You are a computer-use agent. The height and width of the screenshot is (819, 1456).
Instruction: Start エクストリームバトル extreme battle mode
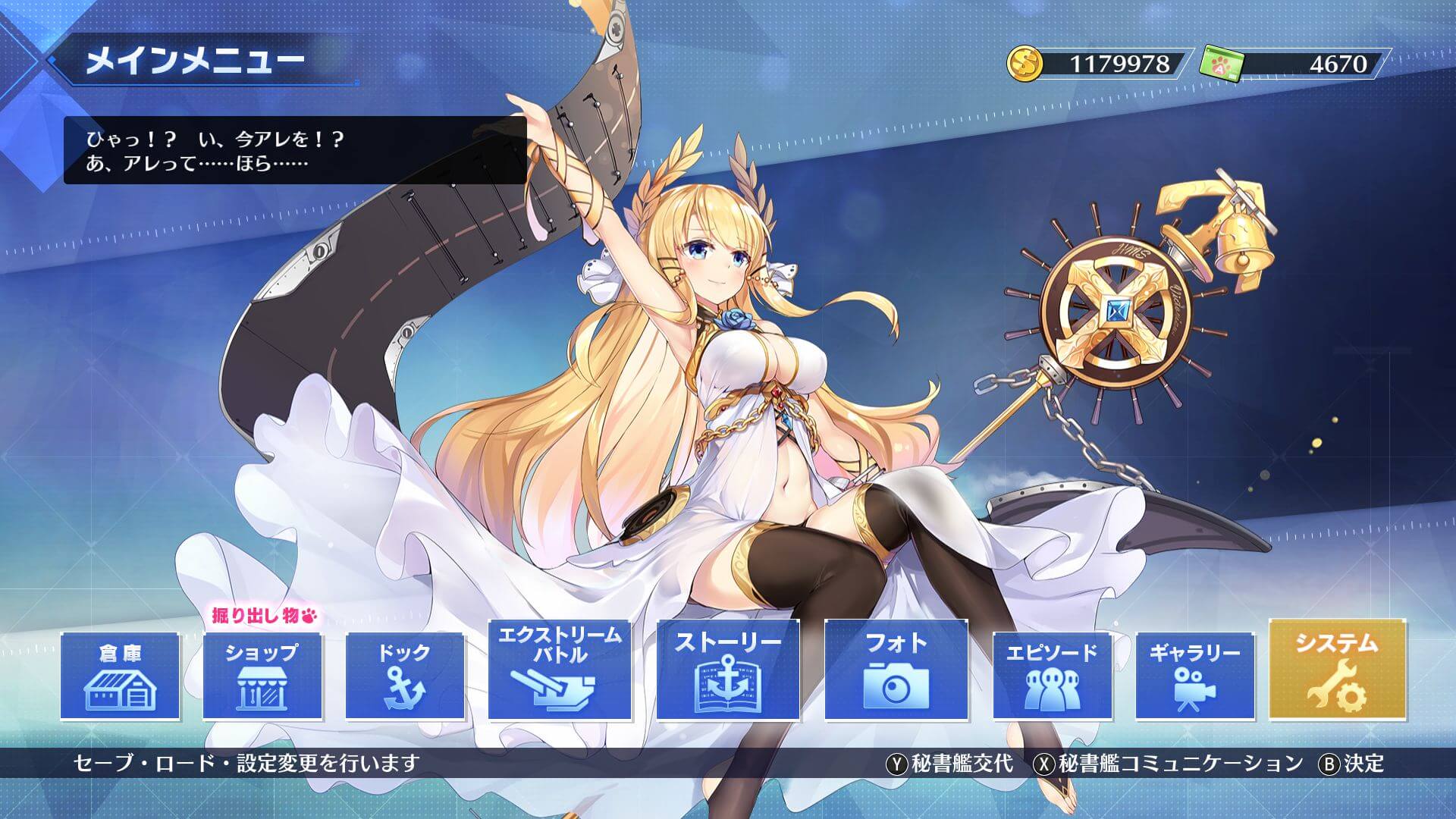tap(560, 670)
